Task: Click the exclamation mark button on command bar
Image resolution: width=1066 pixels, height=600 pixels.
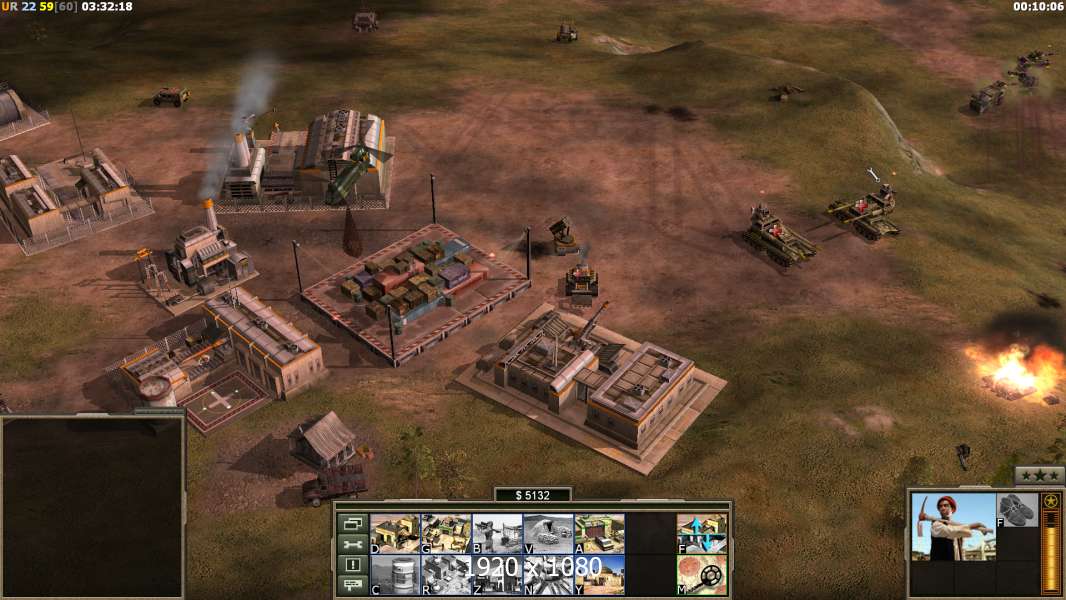Action: 352,565
